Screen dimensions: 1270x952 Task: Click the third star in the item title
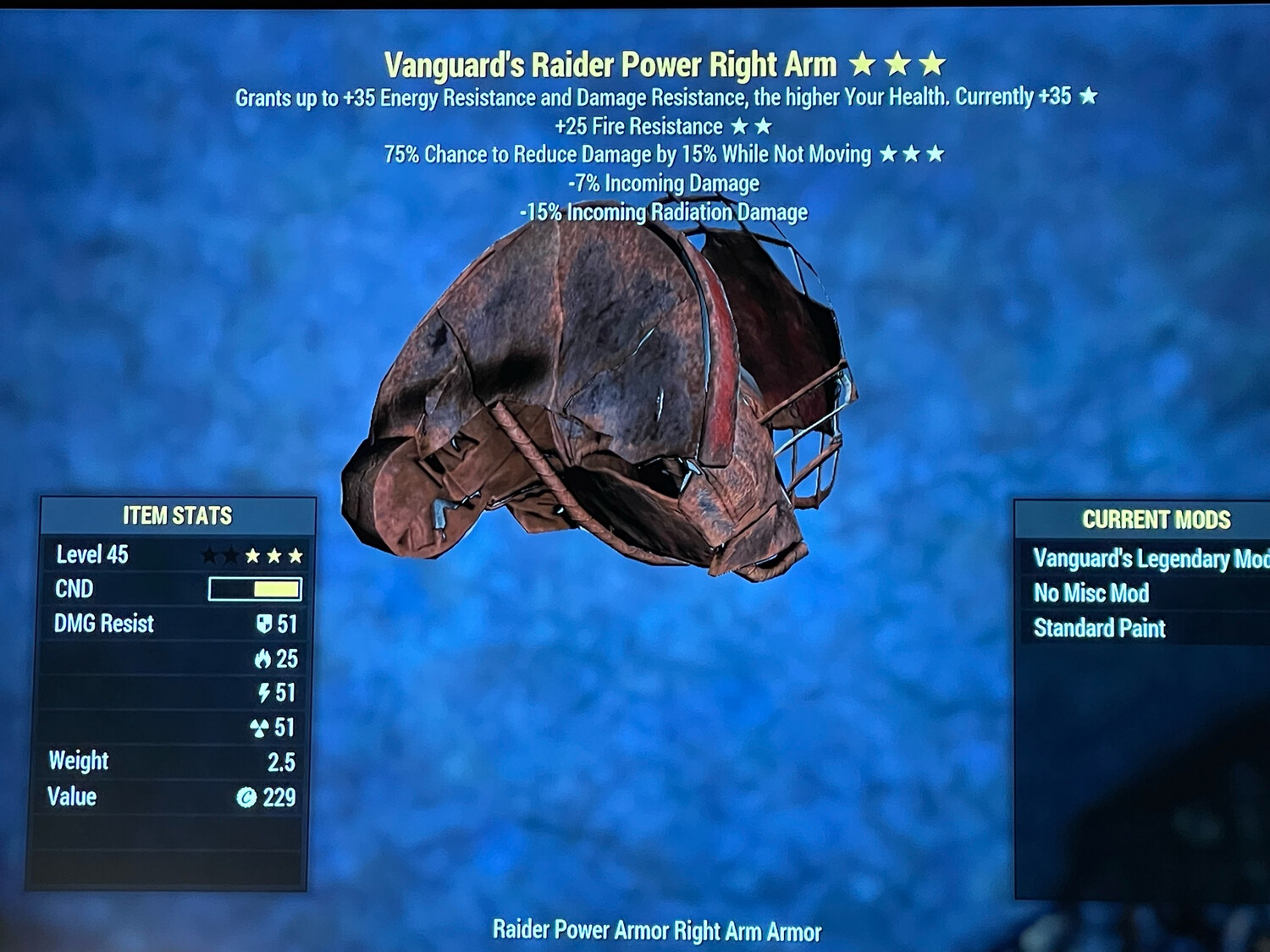tap(933, 63)
